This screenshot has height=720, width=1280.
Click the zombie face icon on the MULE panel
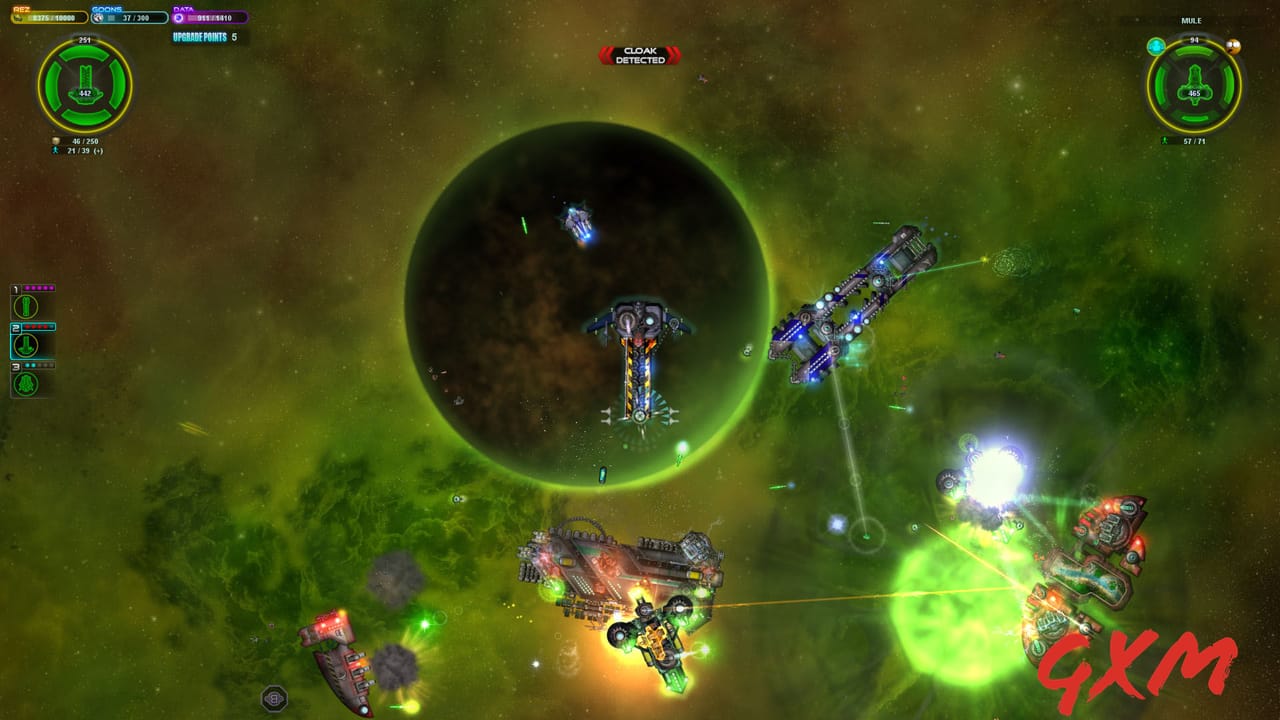coord(1233,47)
